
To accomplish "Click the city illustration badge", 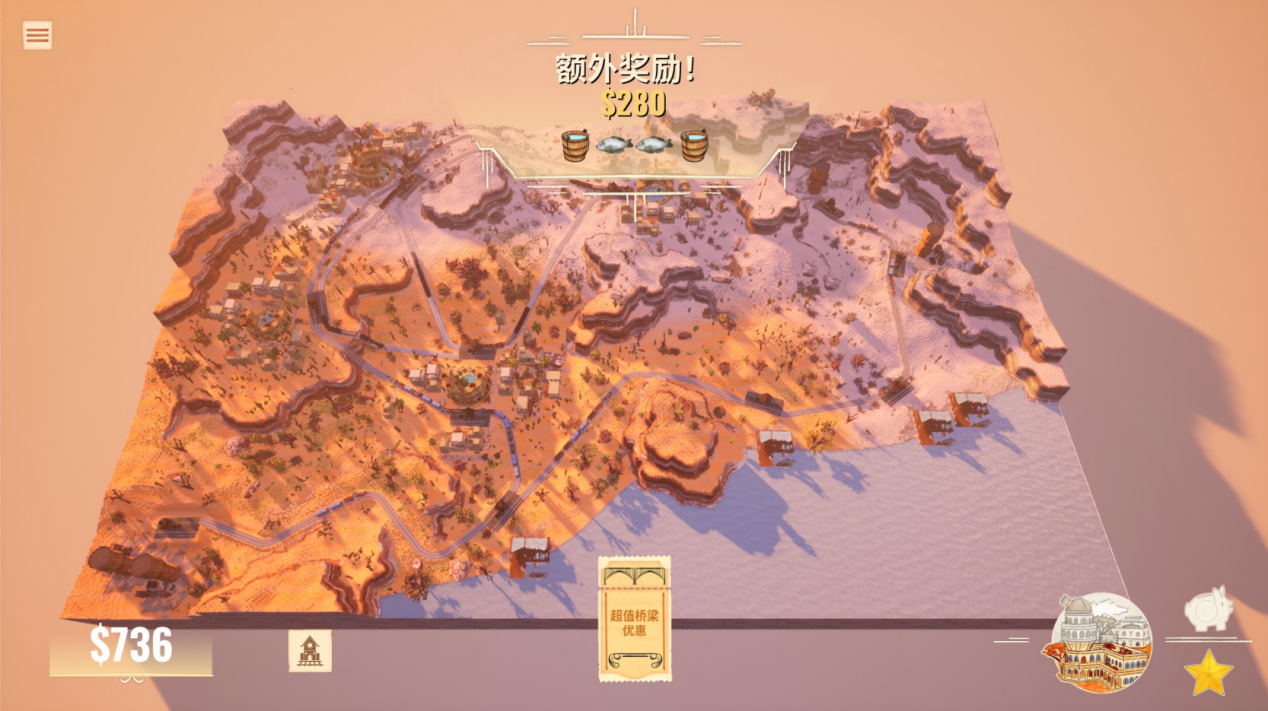I will click(x=1102, y=640).
